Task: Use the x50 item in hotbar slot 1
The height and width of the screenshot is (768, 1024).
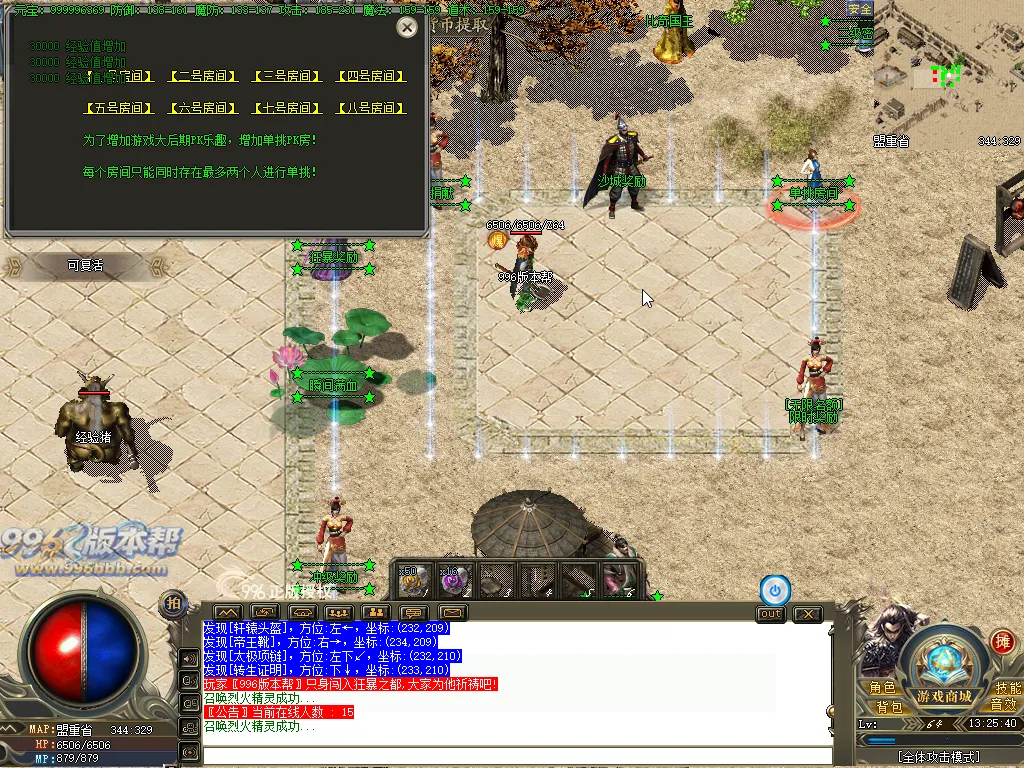Action: tap(414, 580)
